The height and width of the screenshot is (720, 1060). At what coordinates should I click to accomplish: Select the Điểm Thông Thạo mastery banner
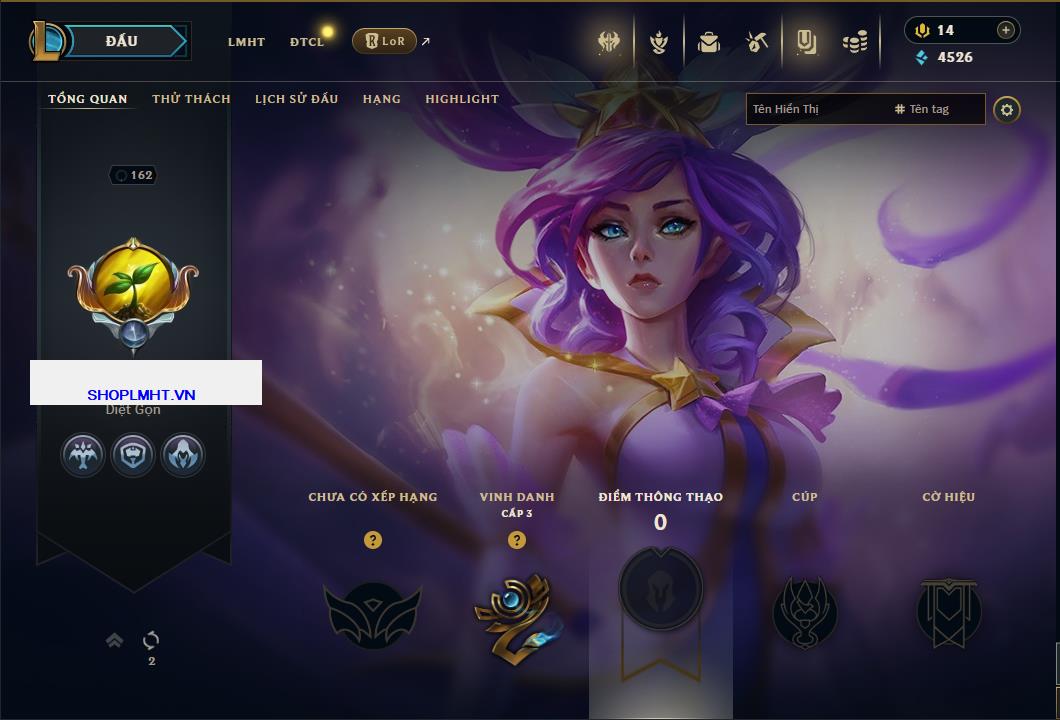[660, 590]
